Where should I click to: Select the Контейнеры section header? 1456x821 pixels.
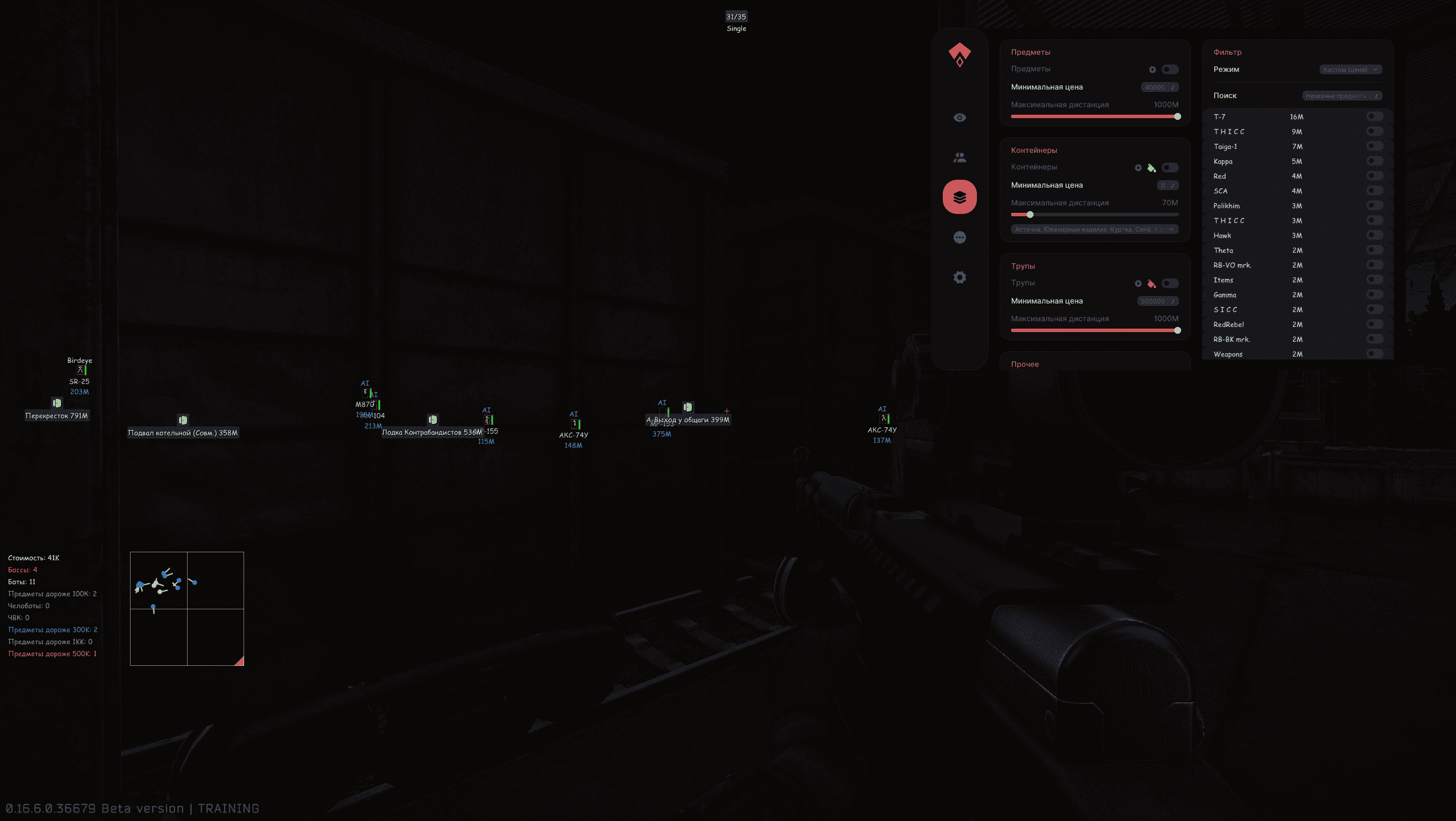(x=1033, y=150)
